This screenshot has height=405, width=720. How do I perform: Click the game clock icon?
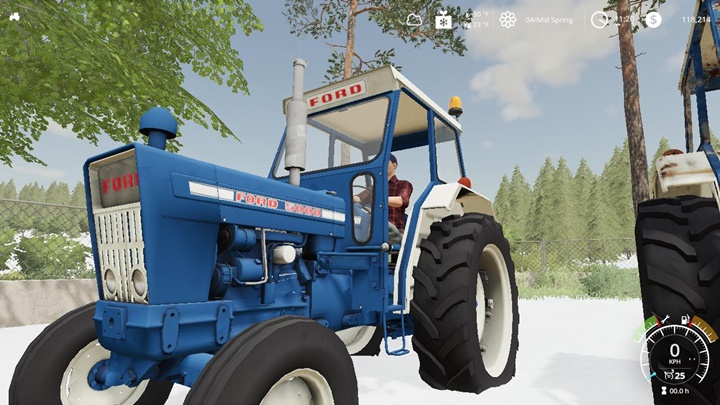coord(599,19)
